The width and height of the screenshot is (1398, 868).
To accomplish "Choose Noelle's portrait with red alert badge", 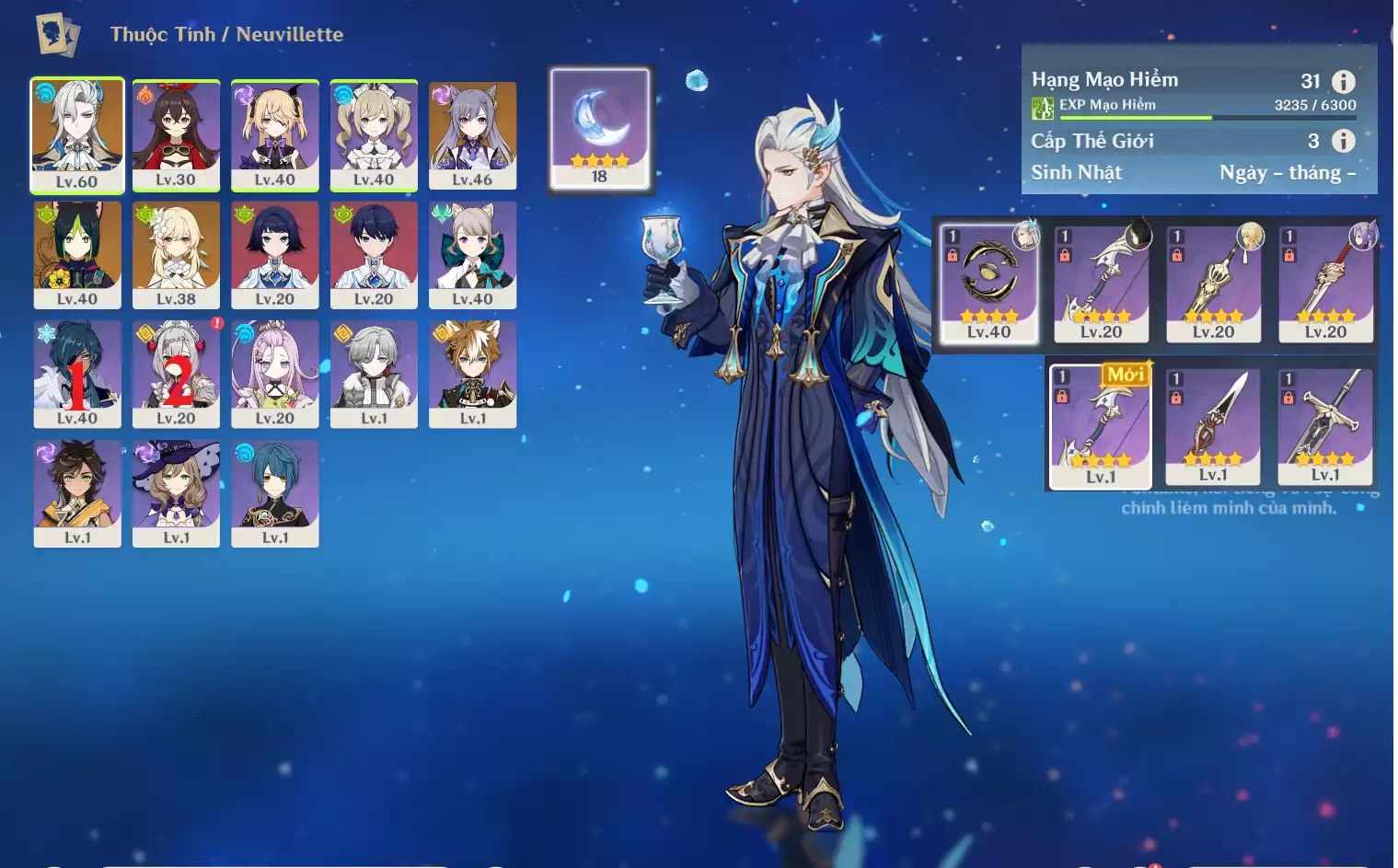I will [x=176, y=373].
